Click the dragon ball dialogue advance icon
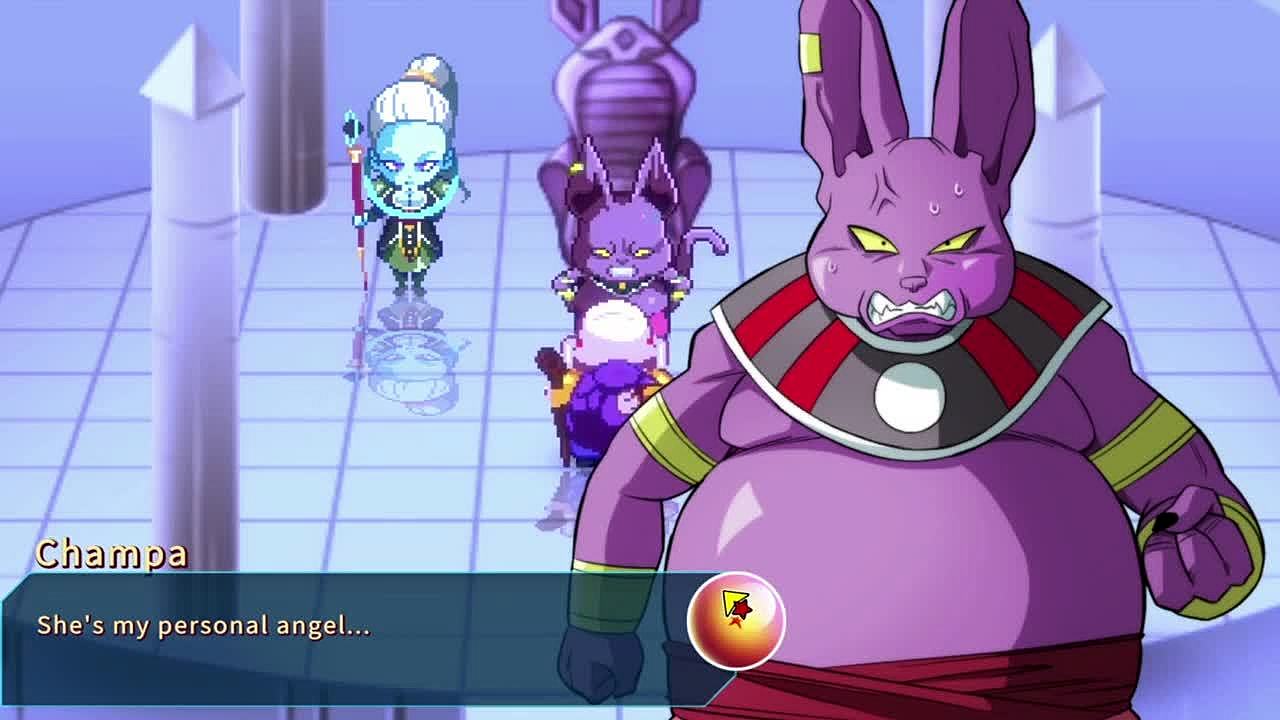This screenshot has height=720, width=1280. pyautogui.click(x=736, y=620)
